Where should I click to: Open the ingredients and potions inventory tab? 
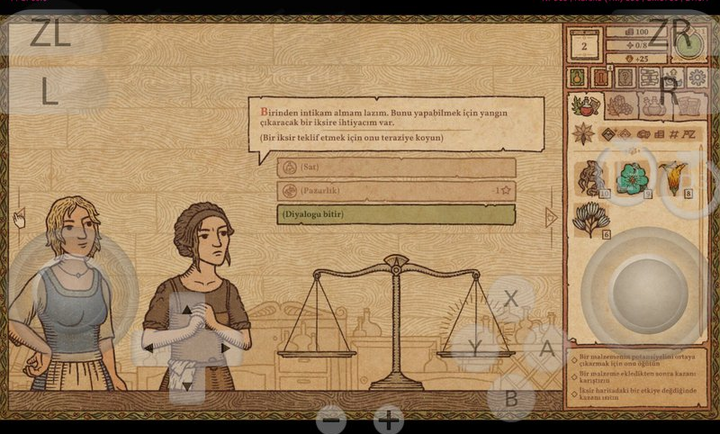[586, 105]
